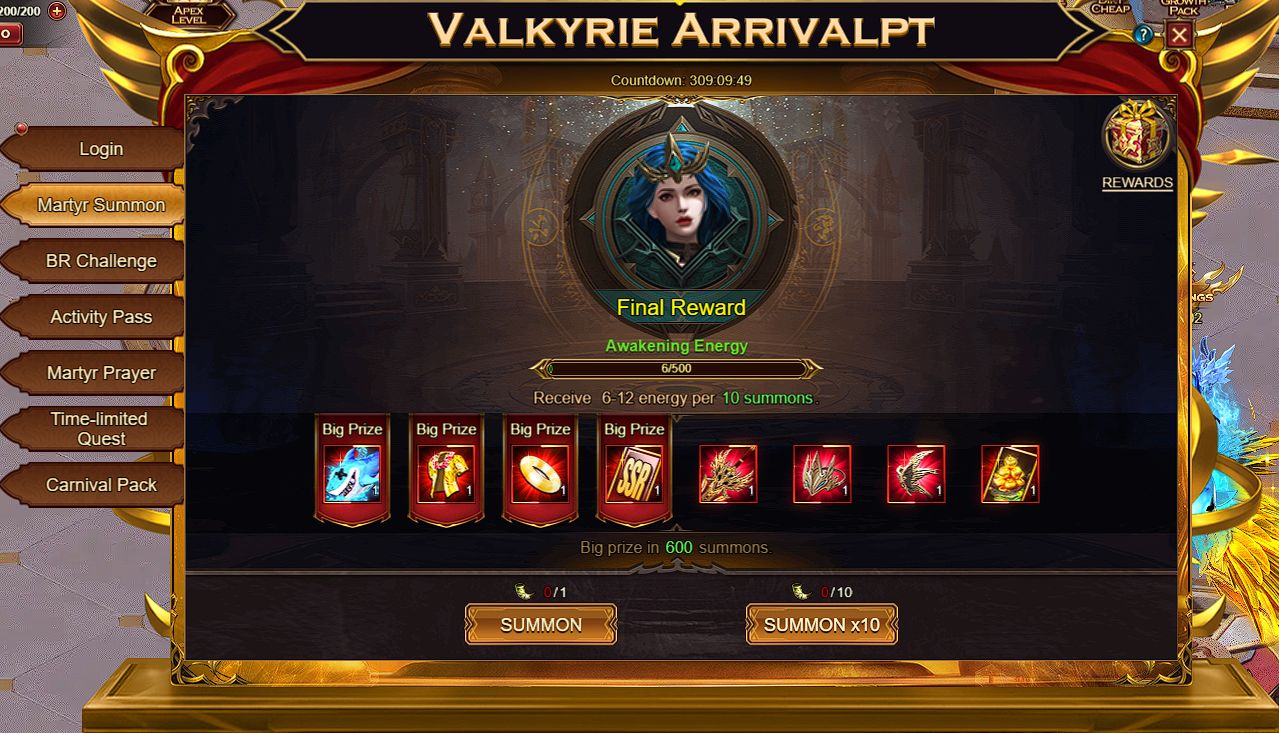This screenshot has height=733, width=1279.
Task: Click the red plus button by 200/200
Action: [57, 11]
